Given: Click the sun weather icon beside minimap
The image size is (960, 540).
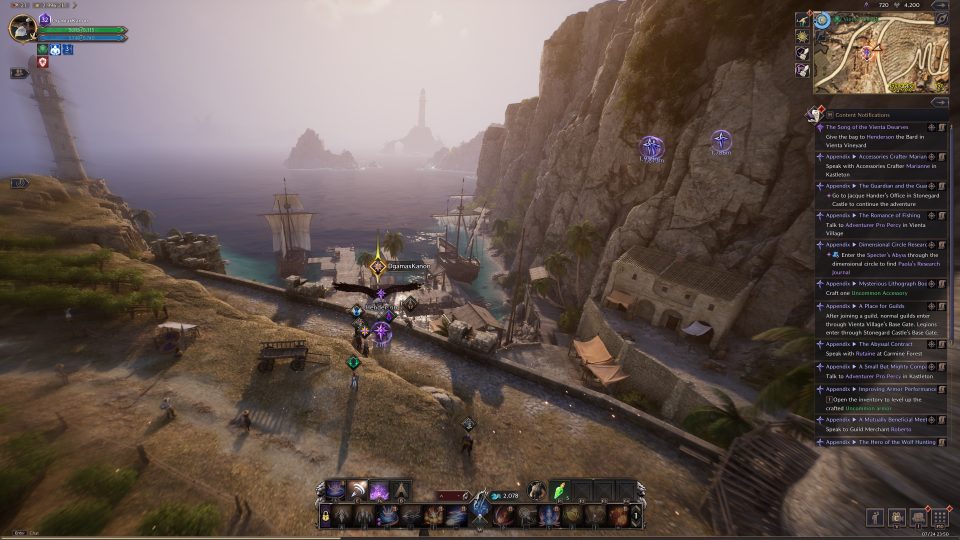Looking at the screenshot, I should pos(802,35).
